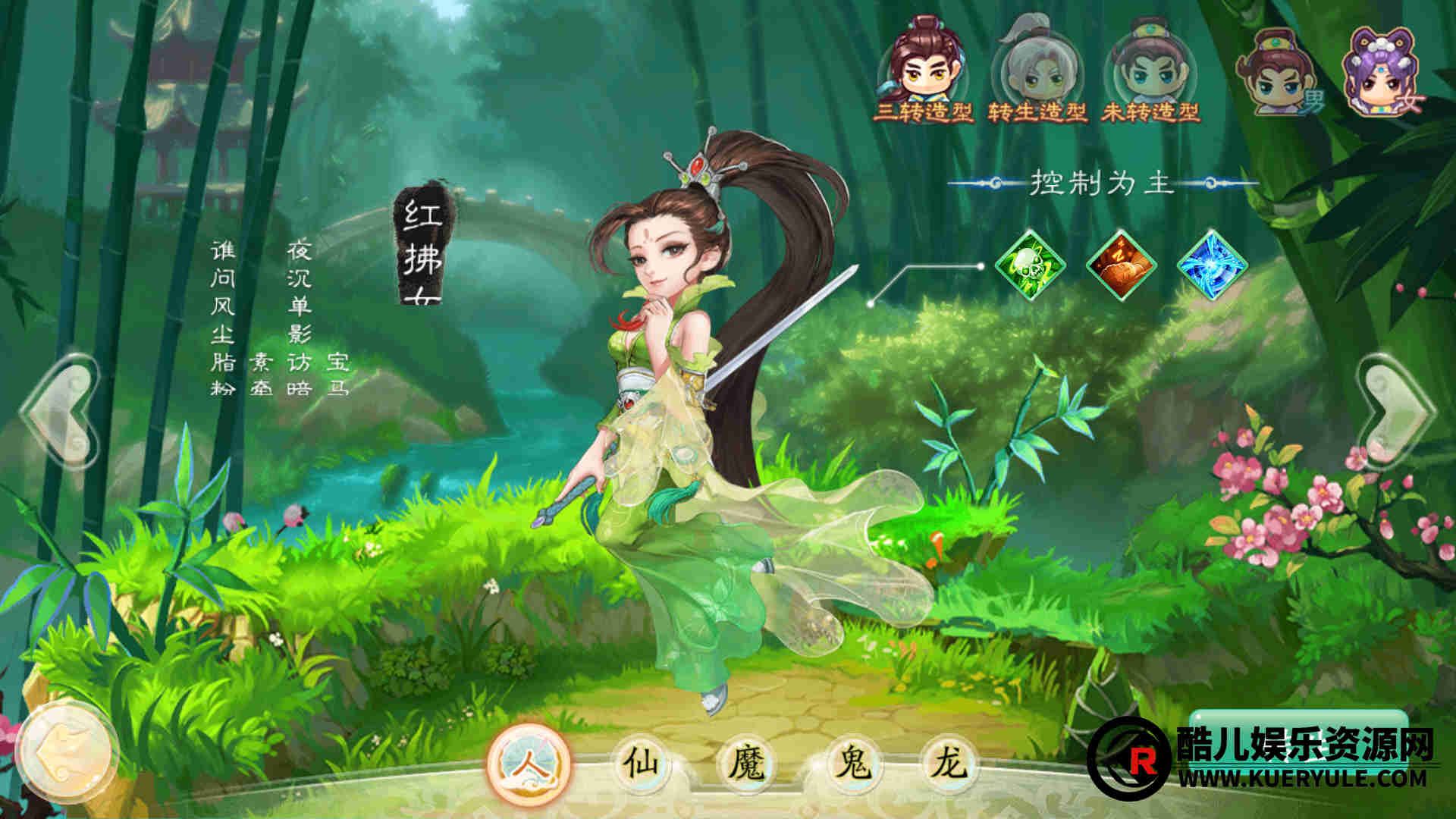
Task: Switch to the 魔 (Demon) race tab
Action: click(x=747, y=763)
